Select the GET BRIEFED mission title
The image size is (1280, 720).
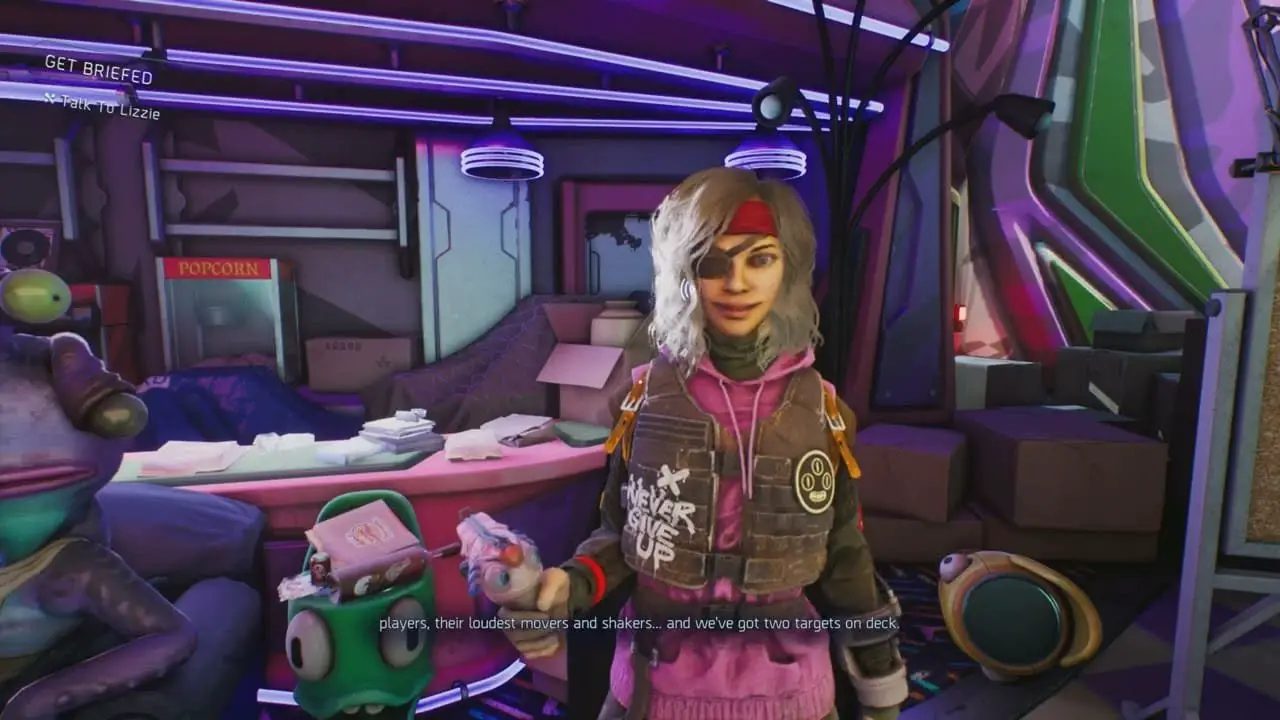point(99,70)
